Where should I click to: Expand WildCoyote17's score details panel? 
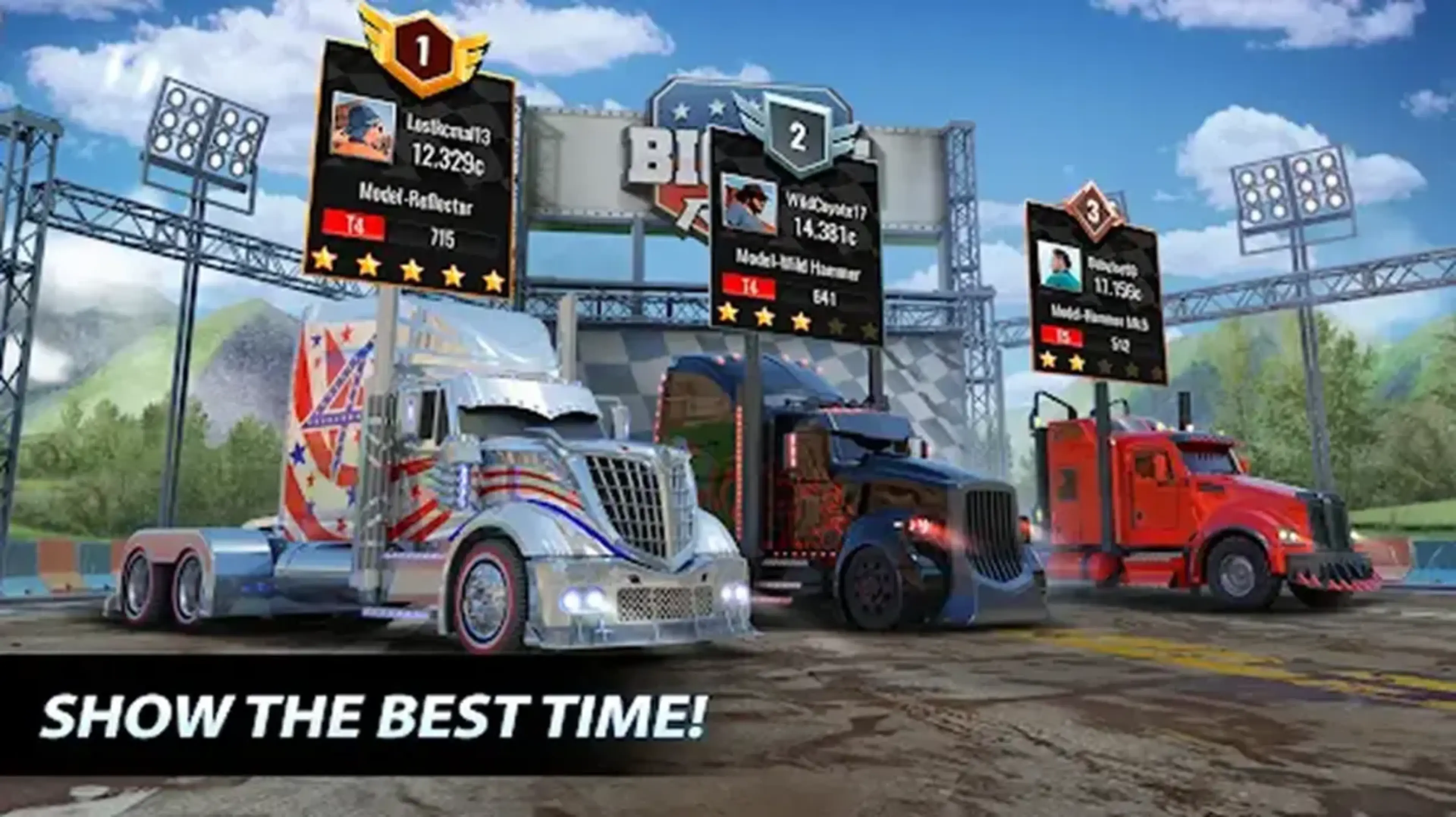point(797,249)
